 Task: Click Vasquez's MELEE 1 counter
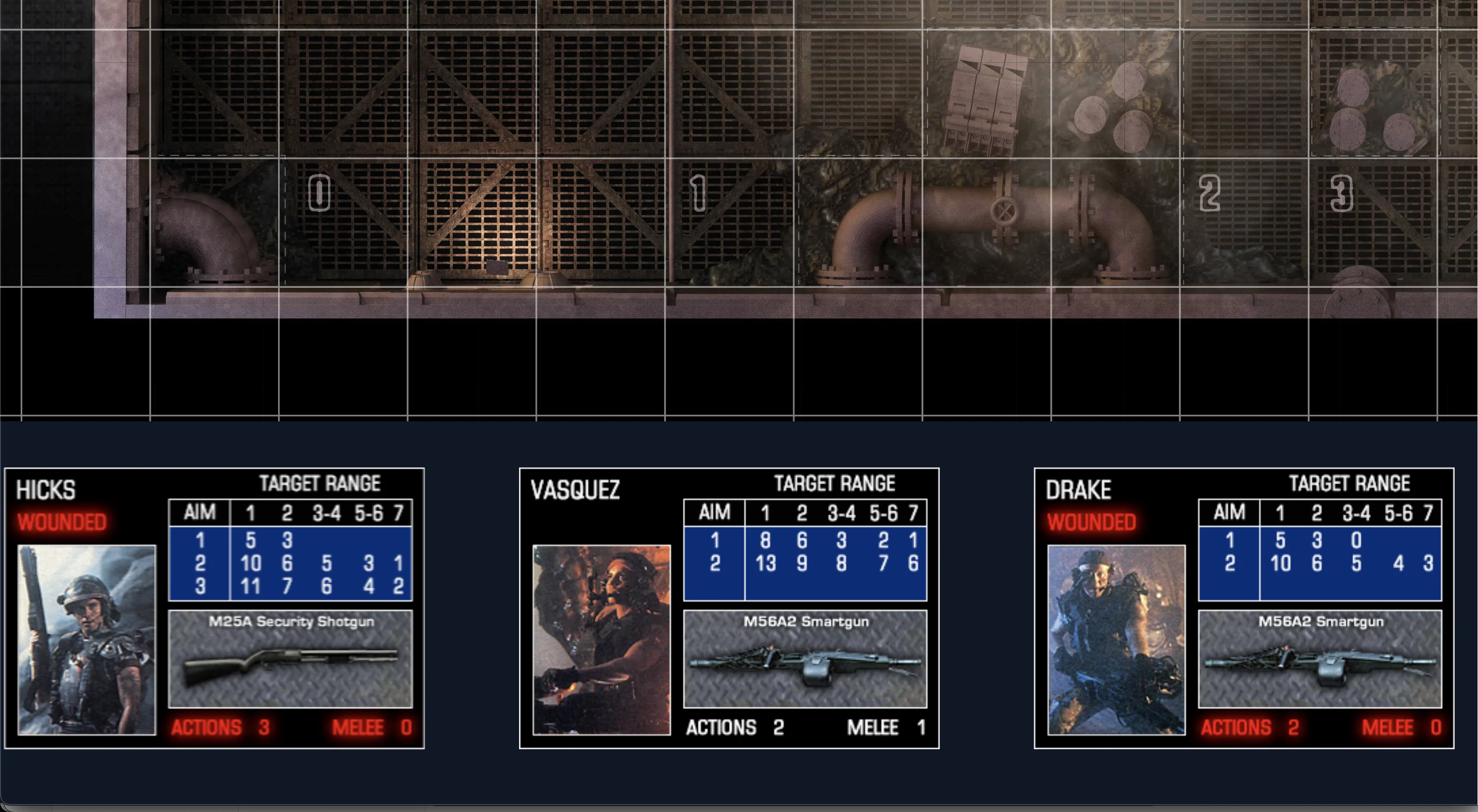(887, 727)
